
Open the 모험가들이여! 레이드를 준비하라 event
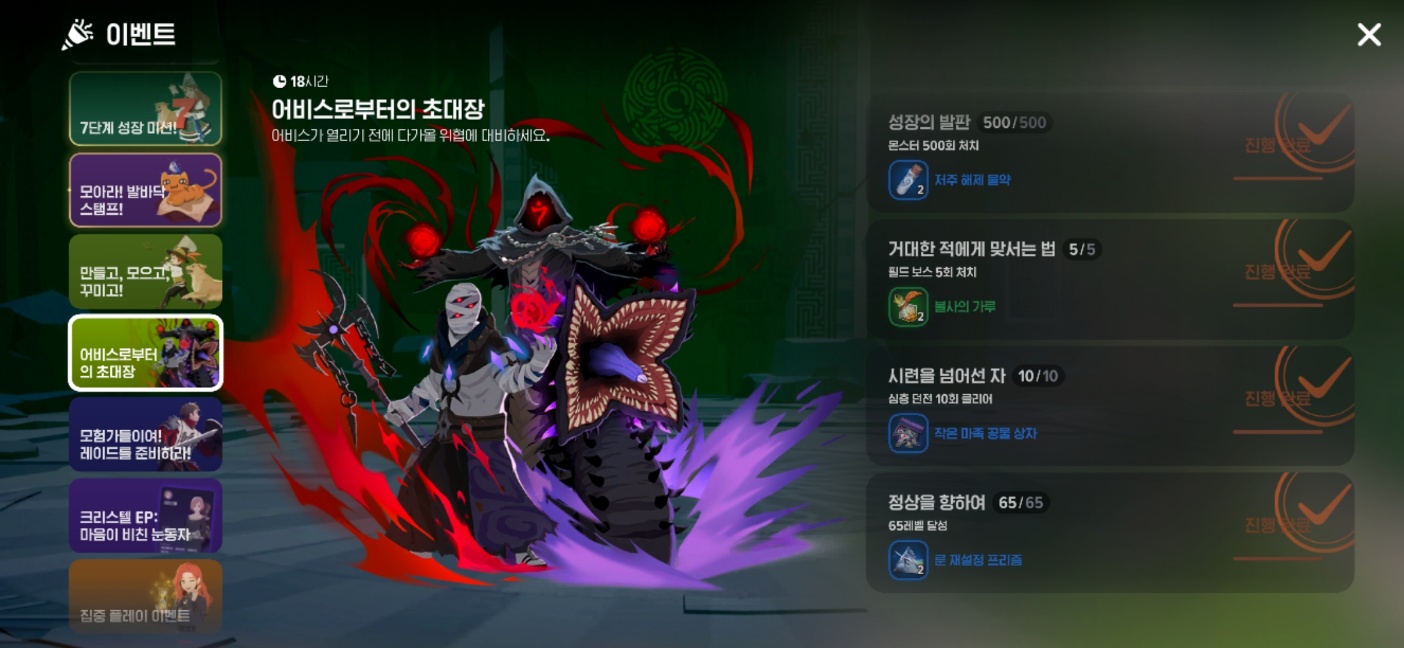(x=145, y=434)
